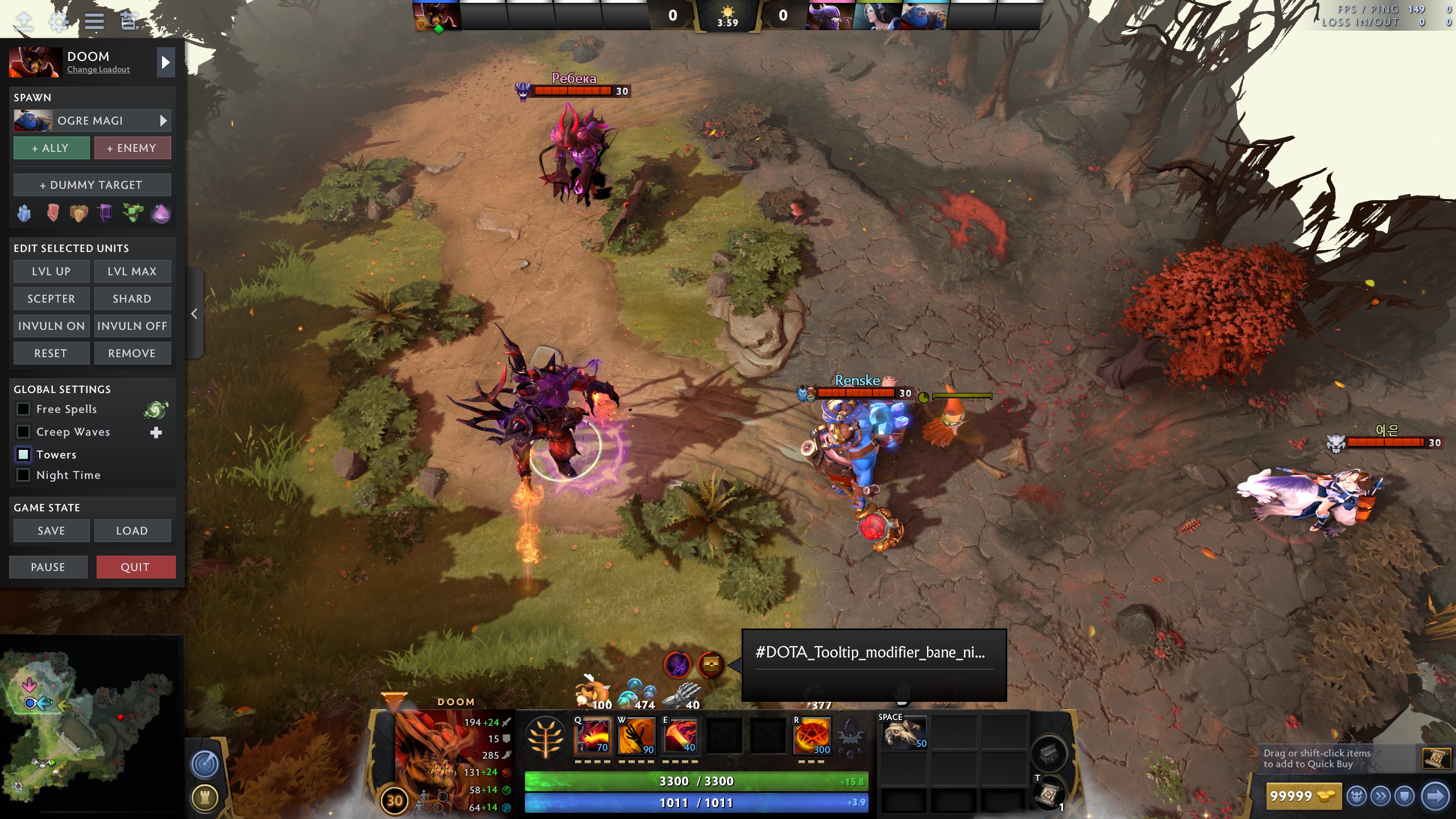1456x819 pixels.
Task: Open the DOOM hero panel arrow
Action: [x=166, y=62]
